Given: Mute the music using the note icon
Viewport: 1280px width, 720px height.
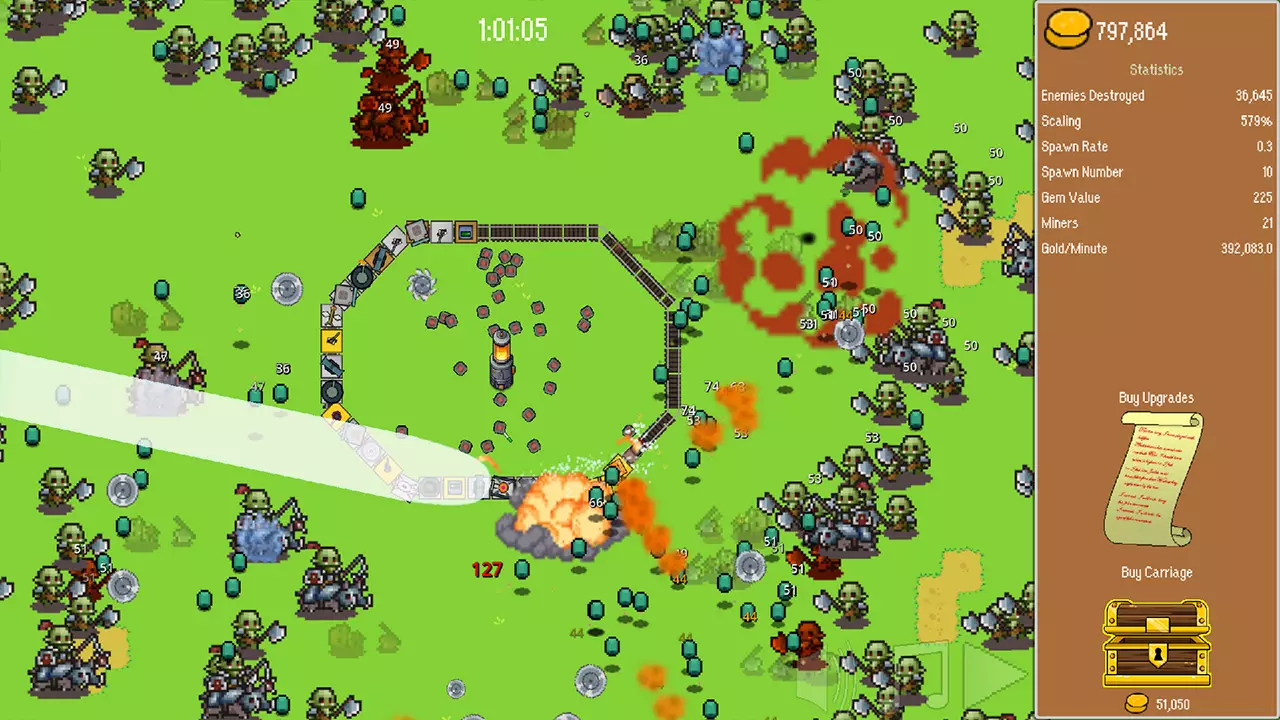Looking at the screenshot, I should [935, 680].
